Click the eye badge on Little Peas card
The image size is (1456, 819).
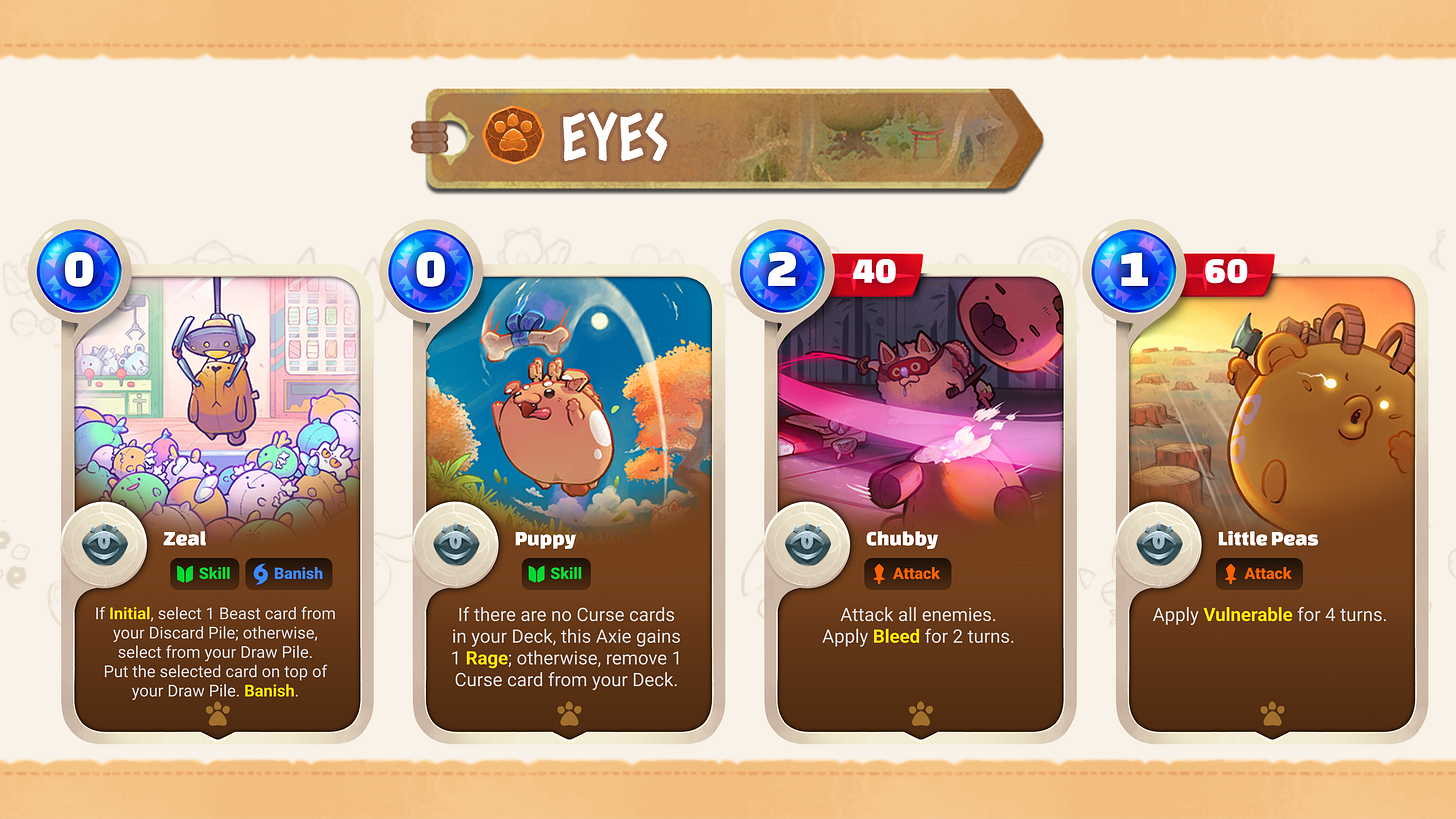1160,543
